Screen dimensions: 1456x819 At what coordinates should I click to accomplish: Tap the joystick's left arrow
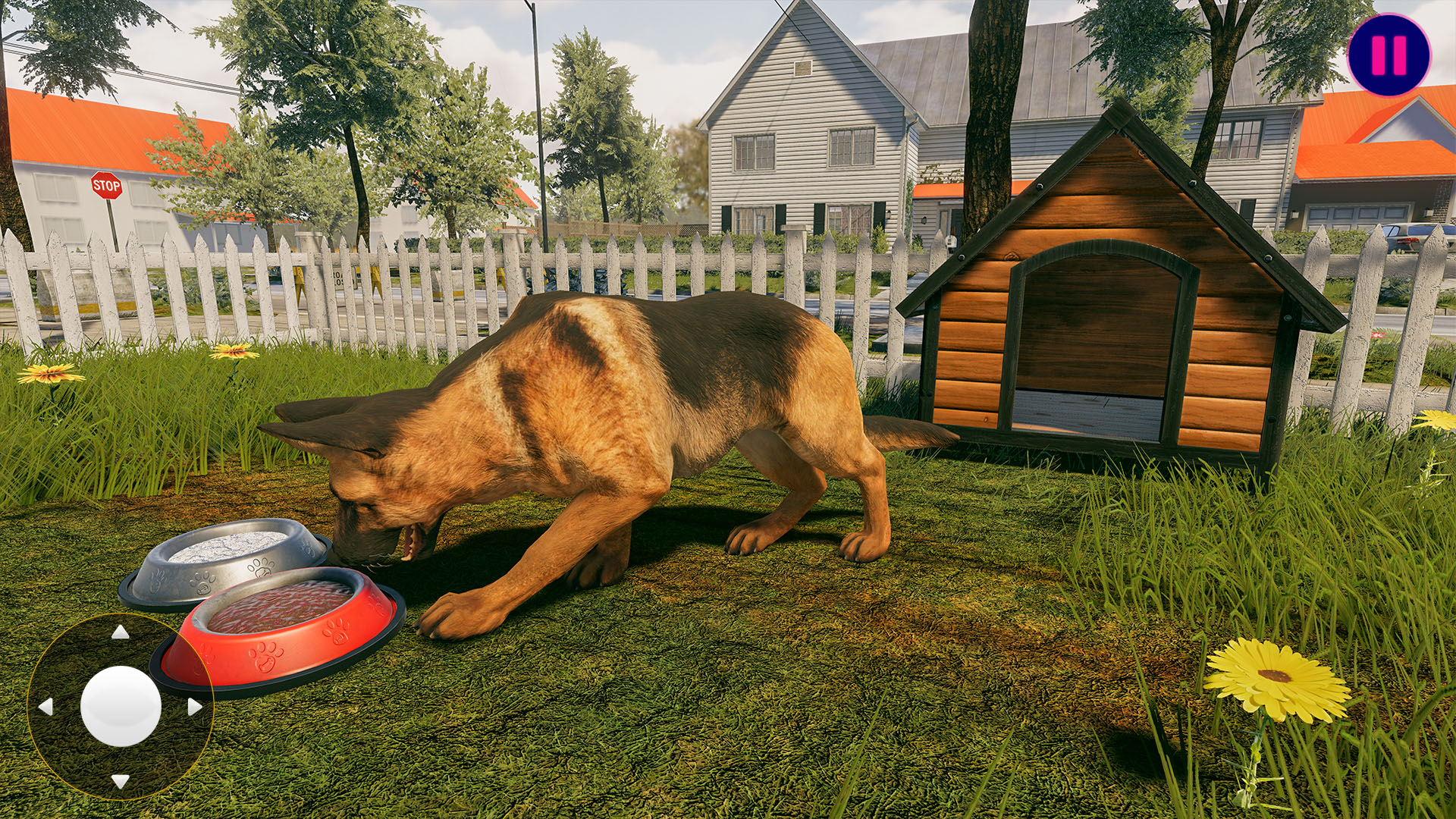click(x=45, y=707)
